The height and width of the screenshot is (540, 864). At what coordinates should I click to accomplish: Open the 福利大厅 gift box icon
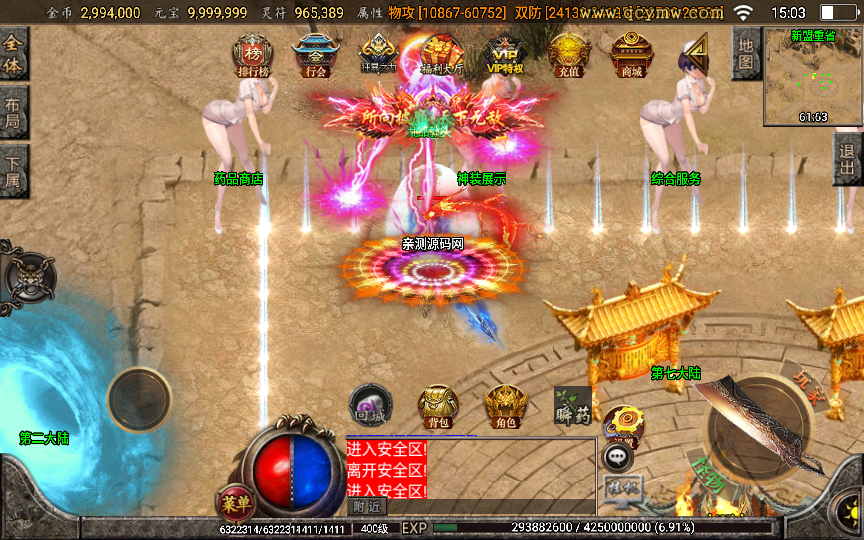click(x=441, y=54)
